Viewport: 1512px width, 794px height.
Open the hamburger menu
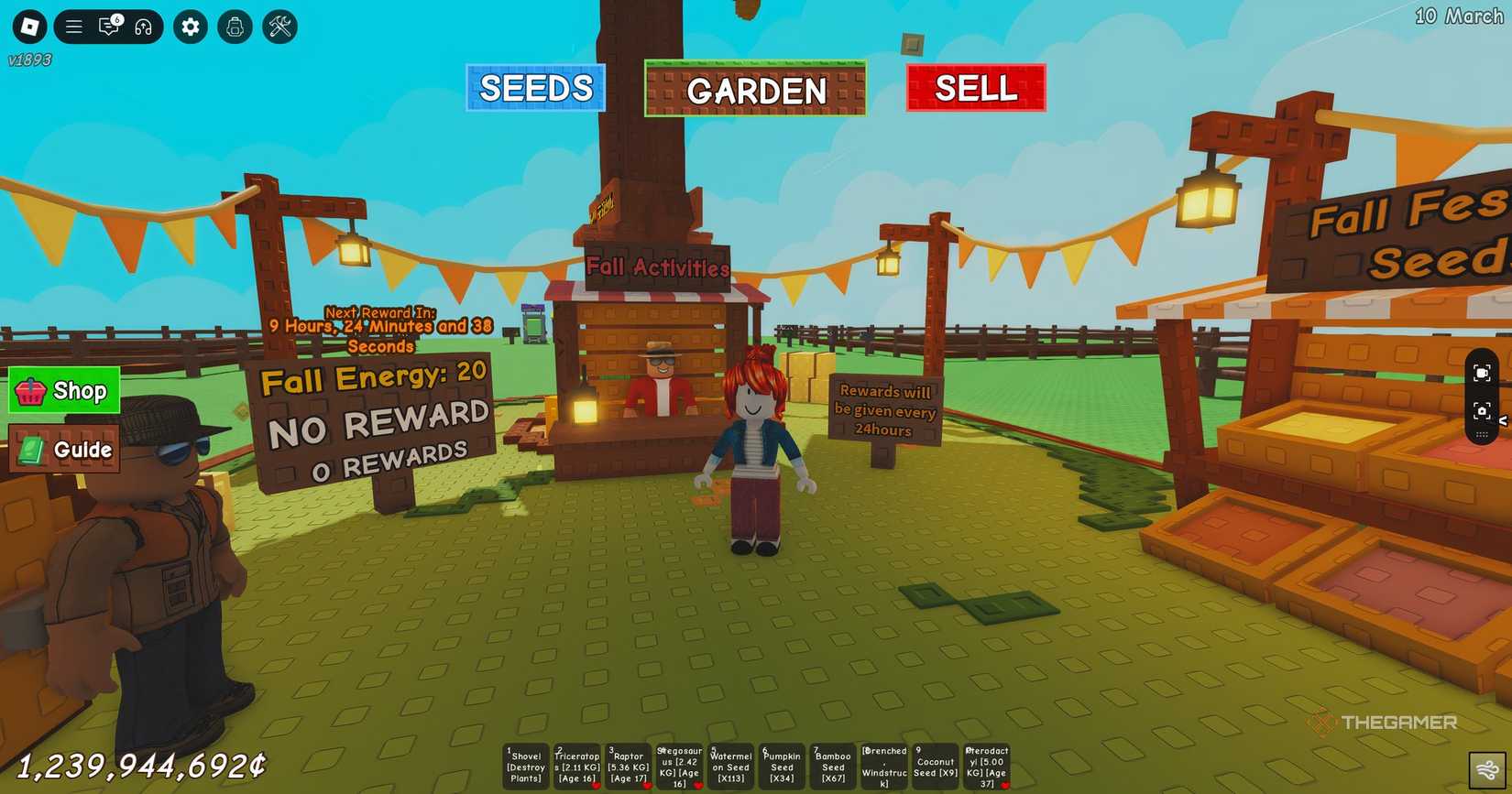[x=73, y=27]
